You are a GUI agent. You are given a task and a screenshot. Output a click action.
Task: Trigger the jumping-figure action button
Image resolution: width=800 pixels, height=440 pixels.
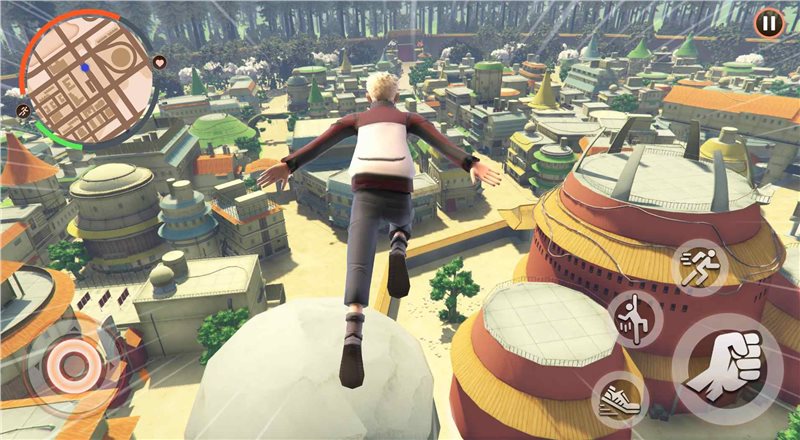pos(635,318)
